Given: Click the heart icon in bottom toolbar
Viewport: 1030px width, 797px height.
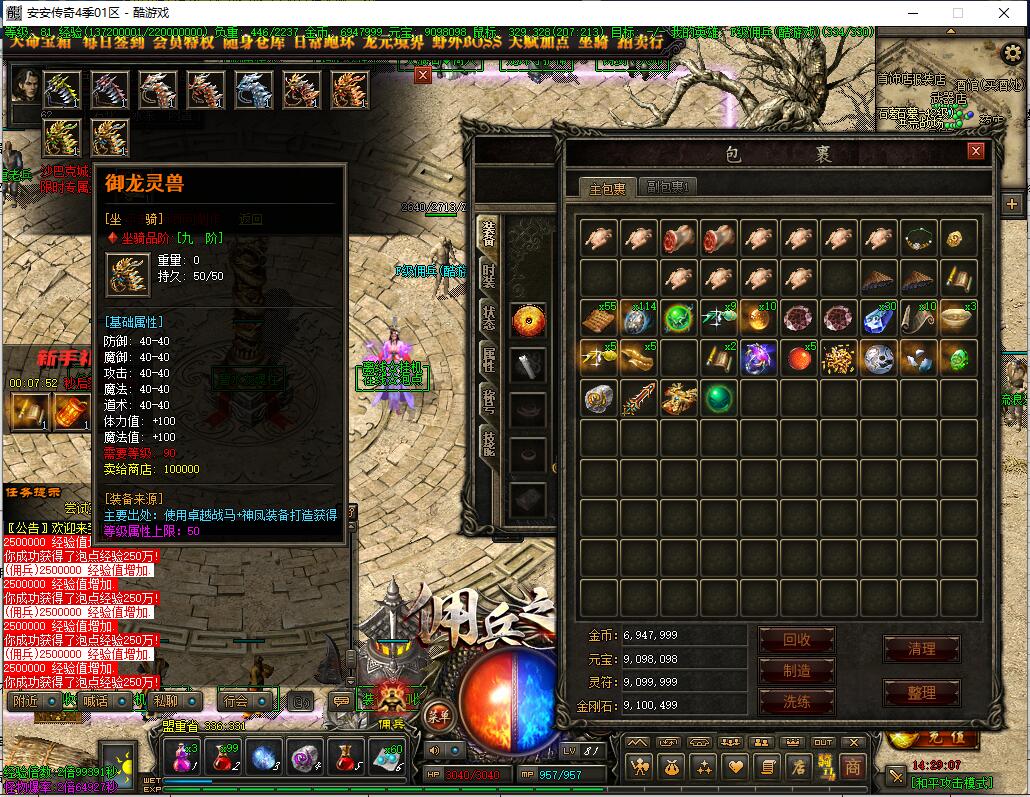Looking at the screenshot, I should (x=736, y=767).
